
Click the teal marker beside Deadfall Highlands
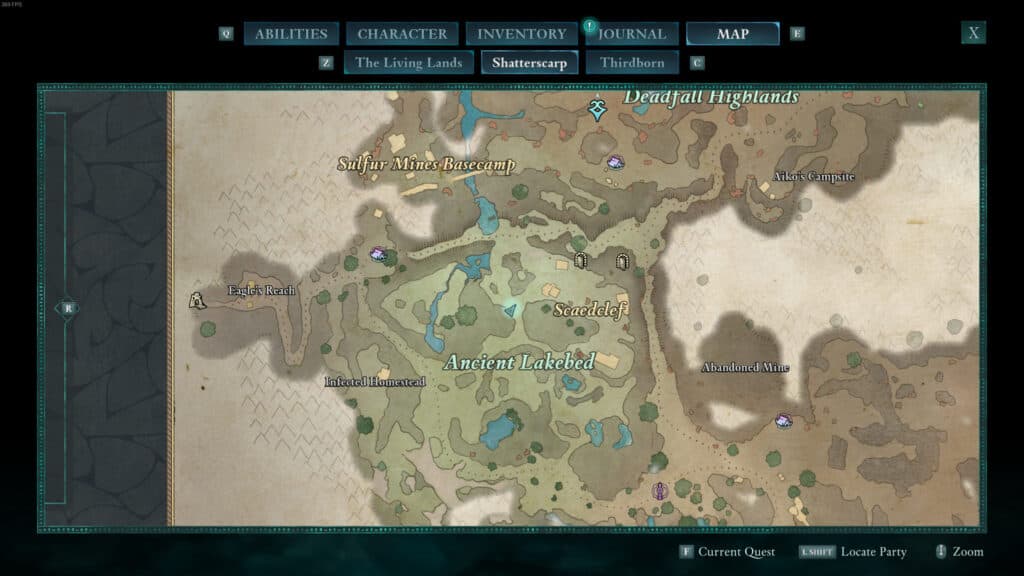click(x=598, y=108)
